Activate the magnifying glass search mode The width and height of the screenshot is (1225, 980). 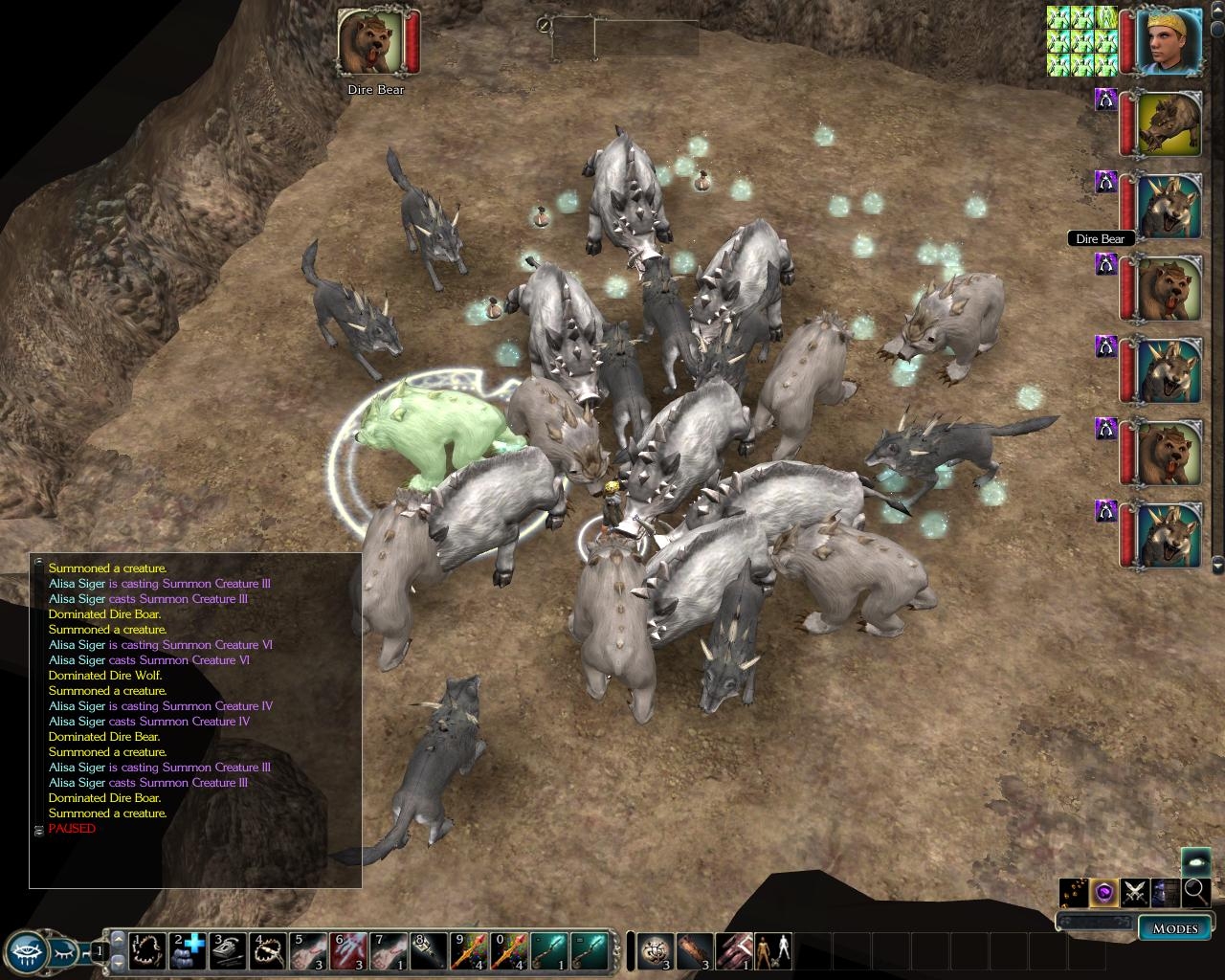tap(1196, 892)
